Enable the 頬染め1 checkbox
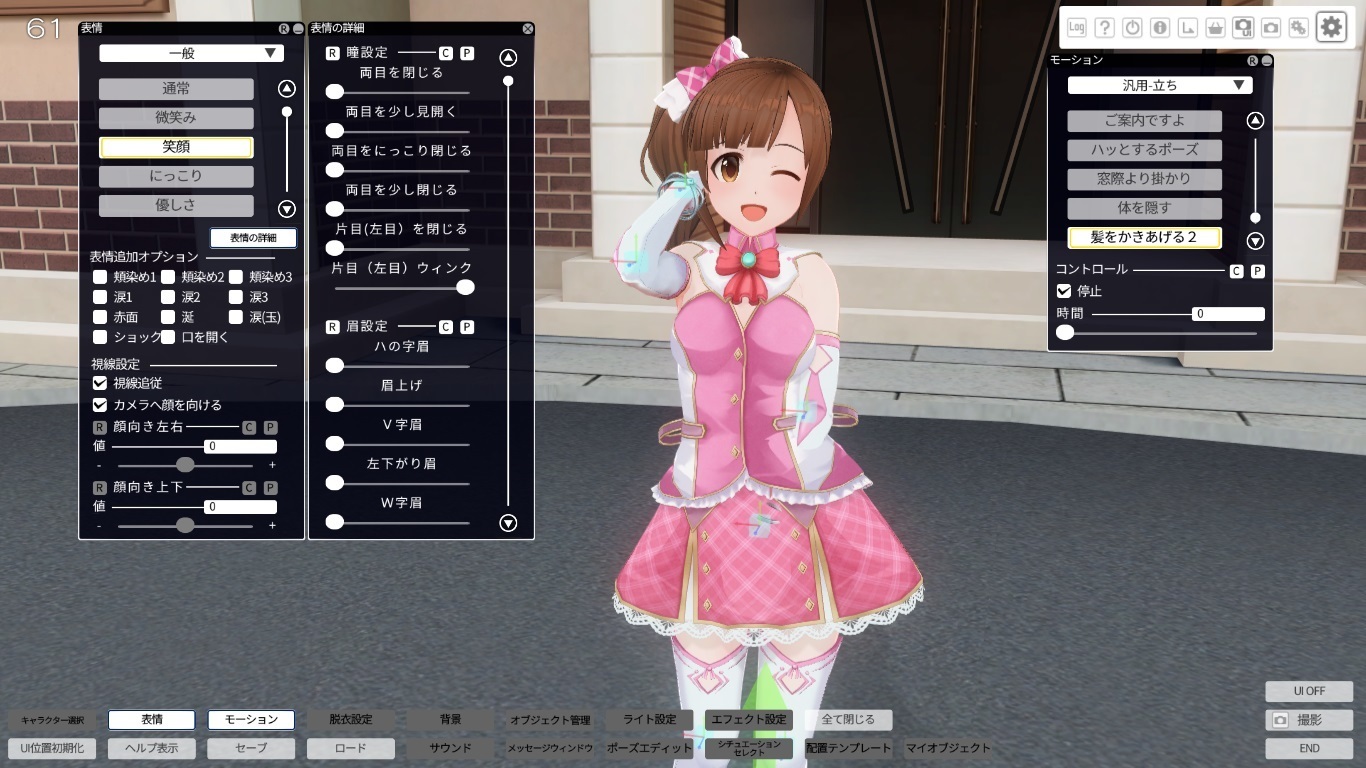The height and width of the screenshot is (768, 1366). pos(99,275)
